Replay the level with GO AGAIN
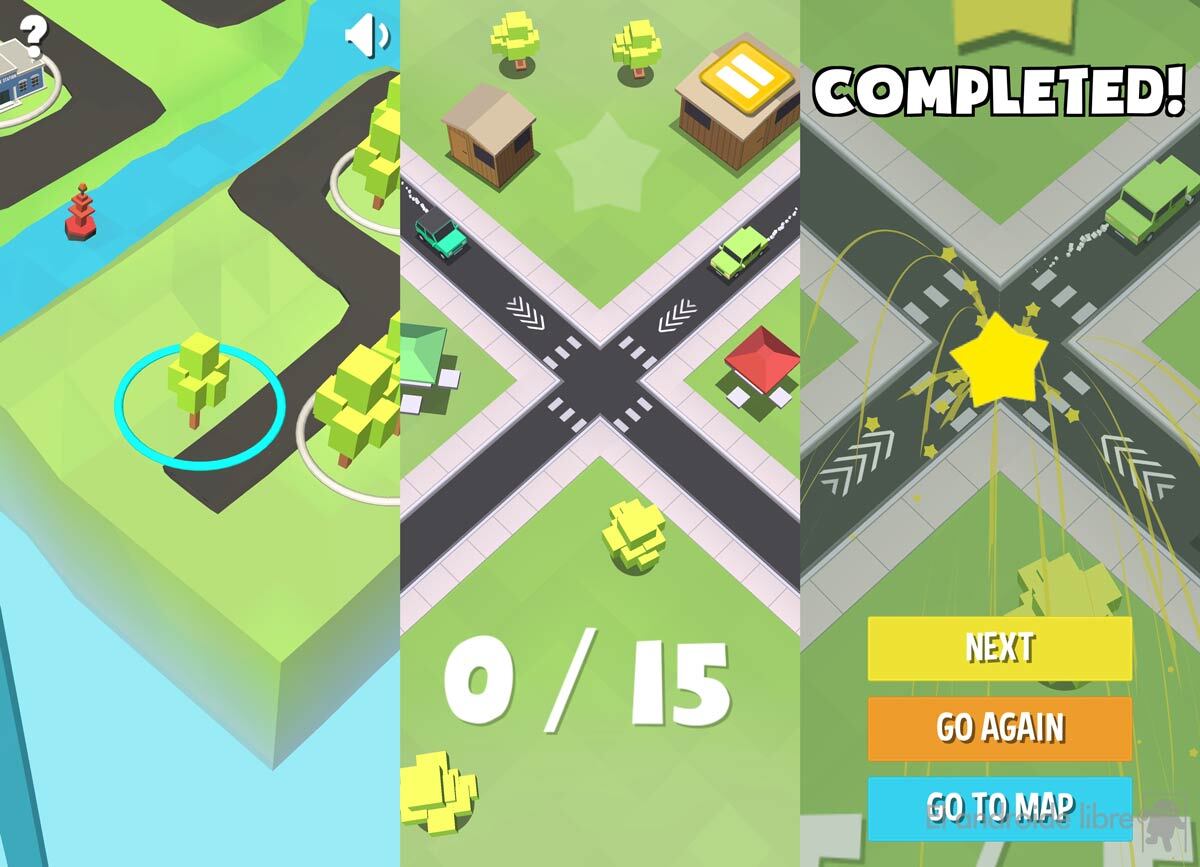Viewport: 1200px width, 867px height. coord(999,728)
